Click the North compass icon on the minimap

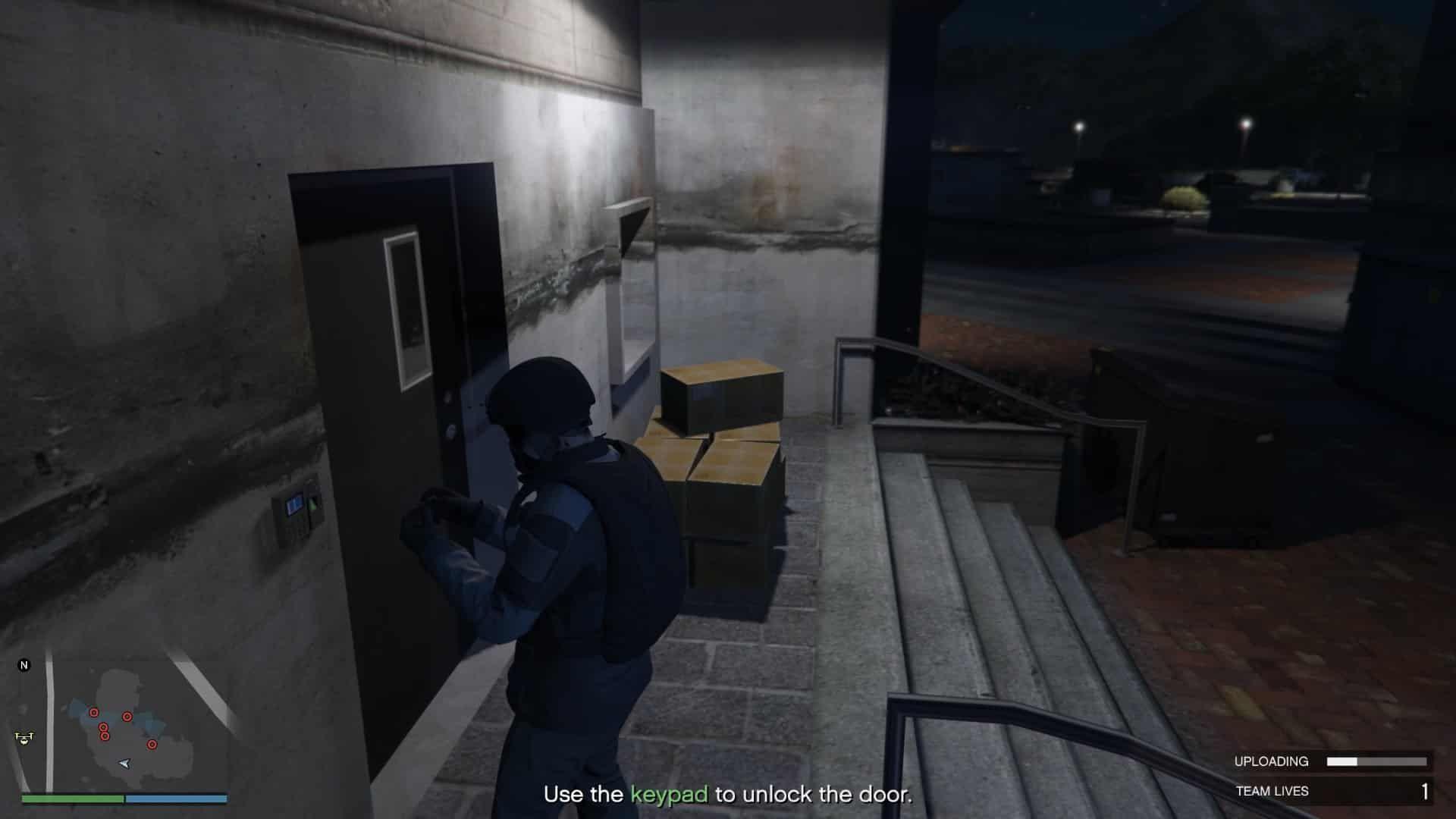click(x=24, y=665)
